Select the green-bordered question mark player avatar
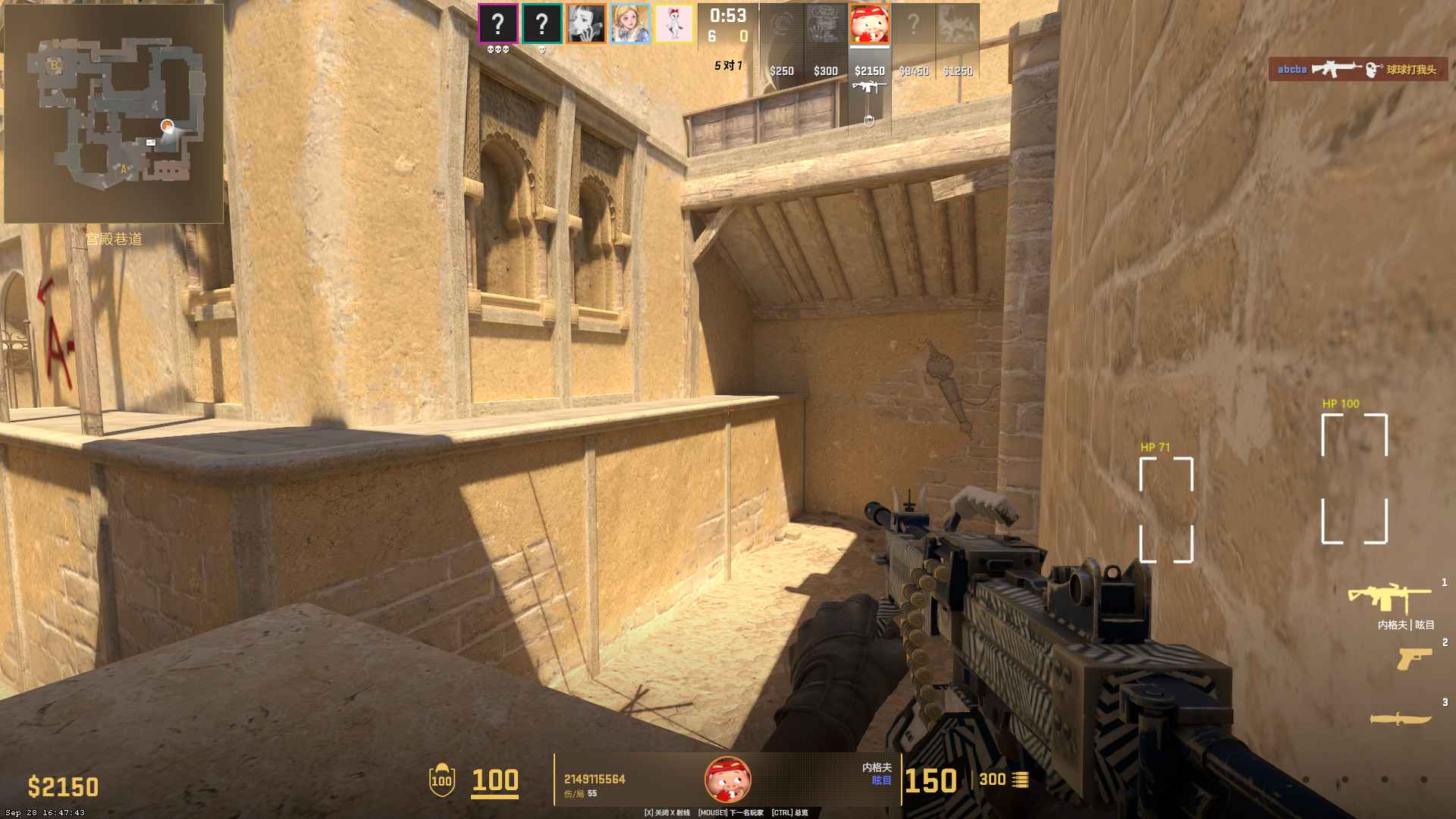 click(x=541, y=24)
